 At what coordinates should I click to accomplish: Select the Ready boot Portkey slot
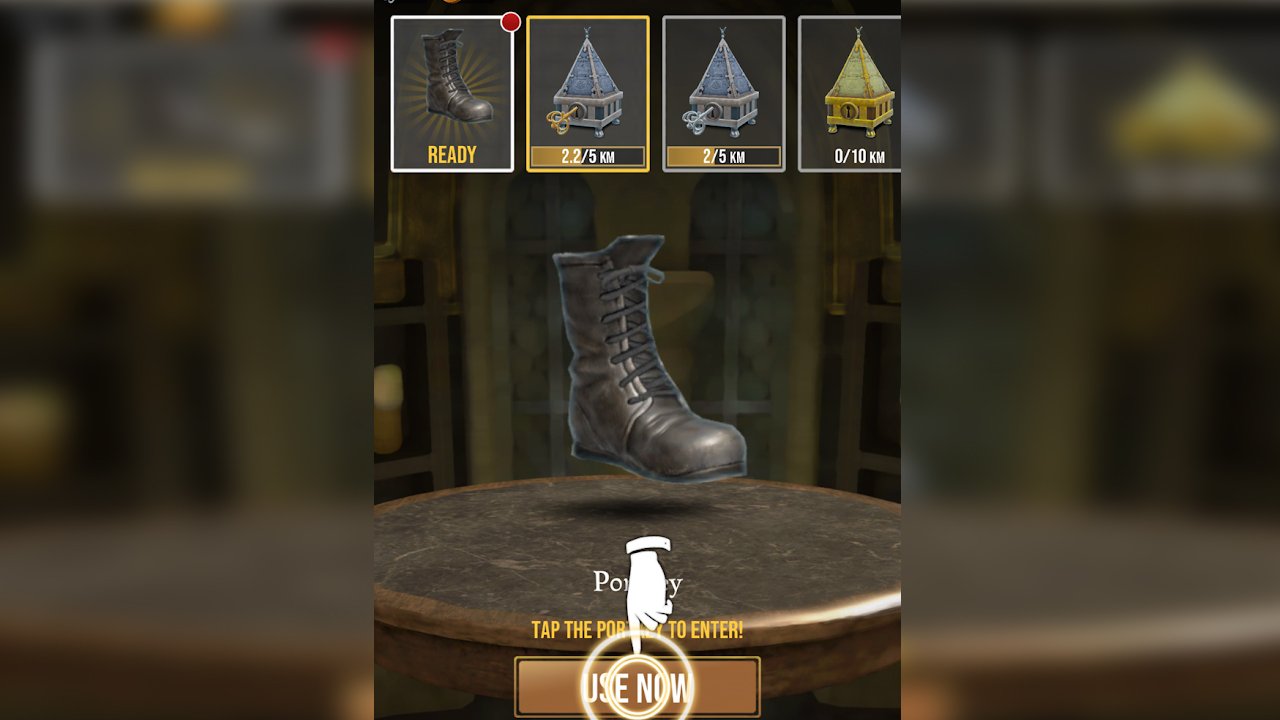pos(452,94)
